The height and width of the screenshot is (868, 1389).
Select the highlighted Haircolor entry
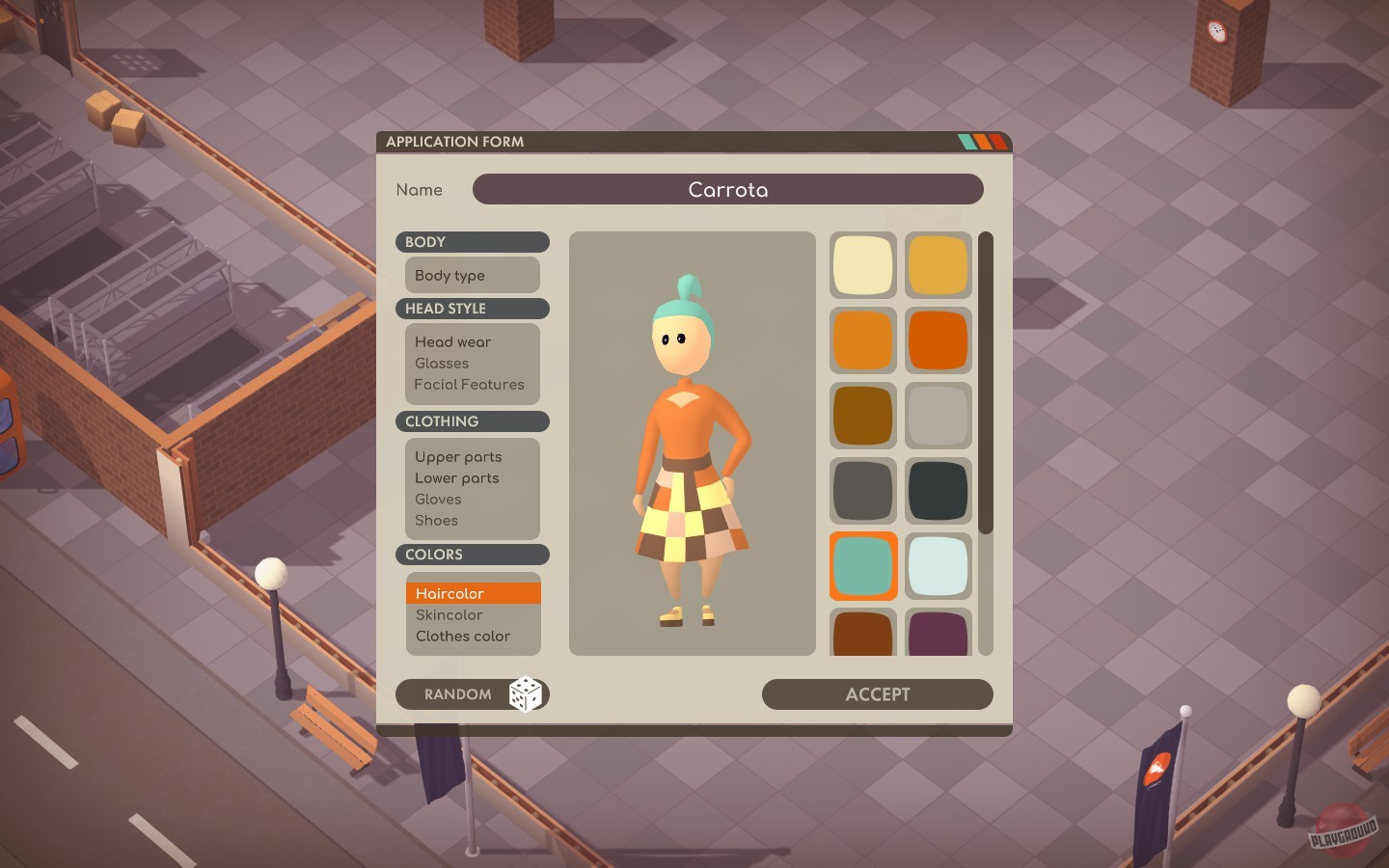pyautogui.click(x=449, y=593)
